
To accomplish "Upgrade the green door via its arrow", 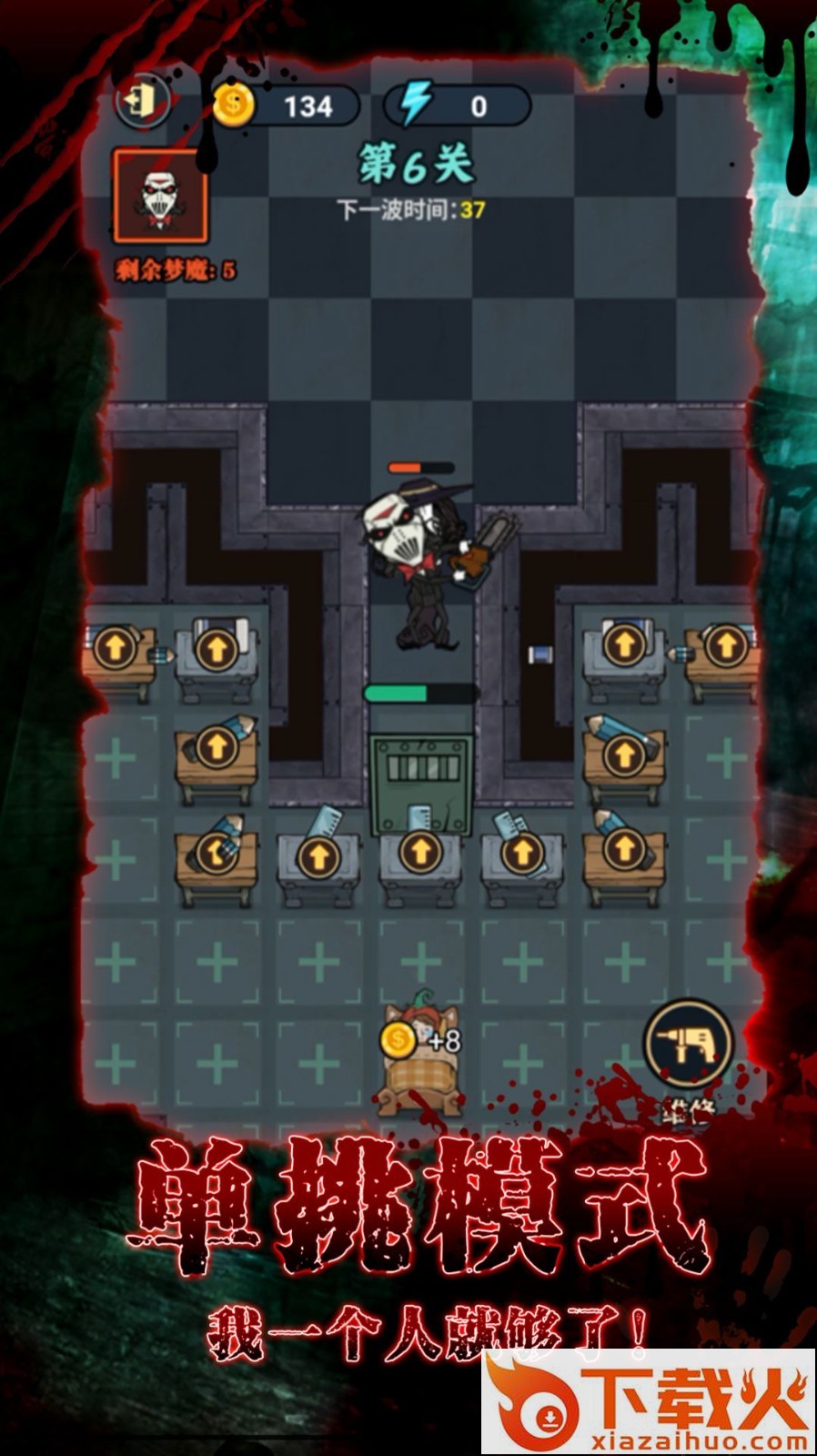I will coord(419,852).
